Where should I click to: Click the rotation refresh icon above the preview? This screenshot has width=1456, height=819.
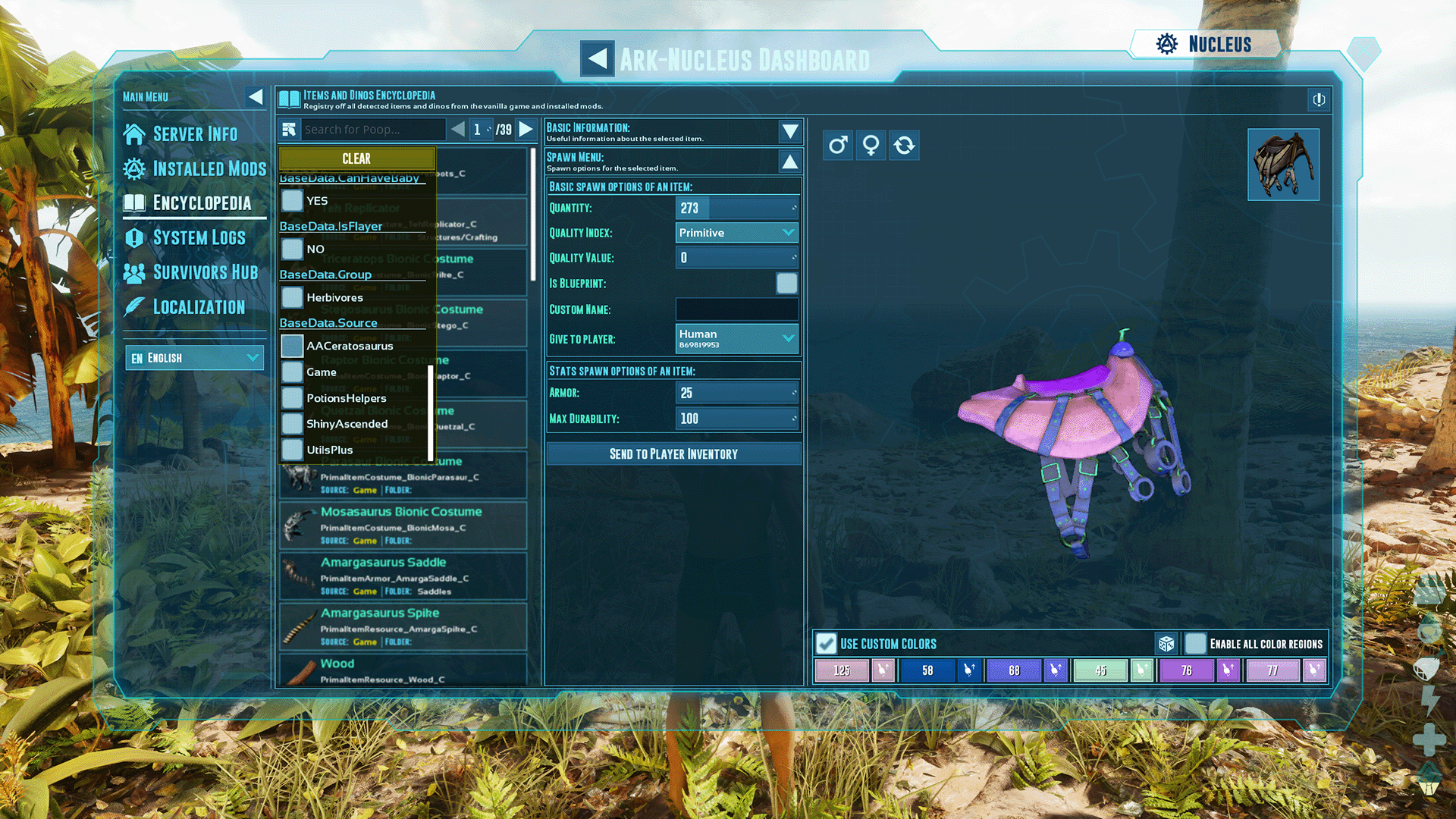[x=904, y=145]
